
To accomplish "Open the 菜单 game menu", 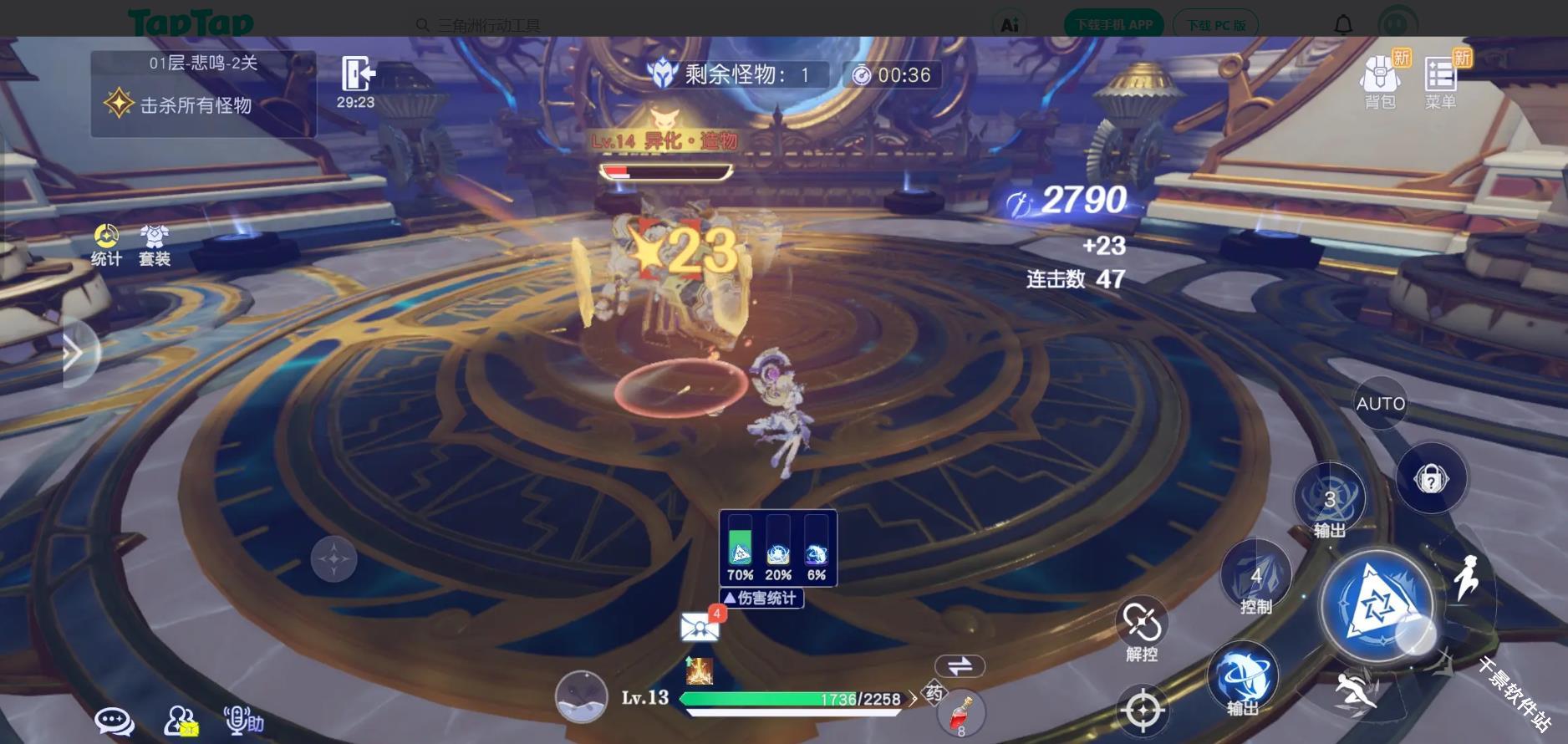I will click(1439, 77).
